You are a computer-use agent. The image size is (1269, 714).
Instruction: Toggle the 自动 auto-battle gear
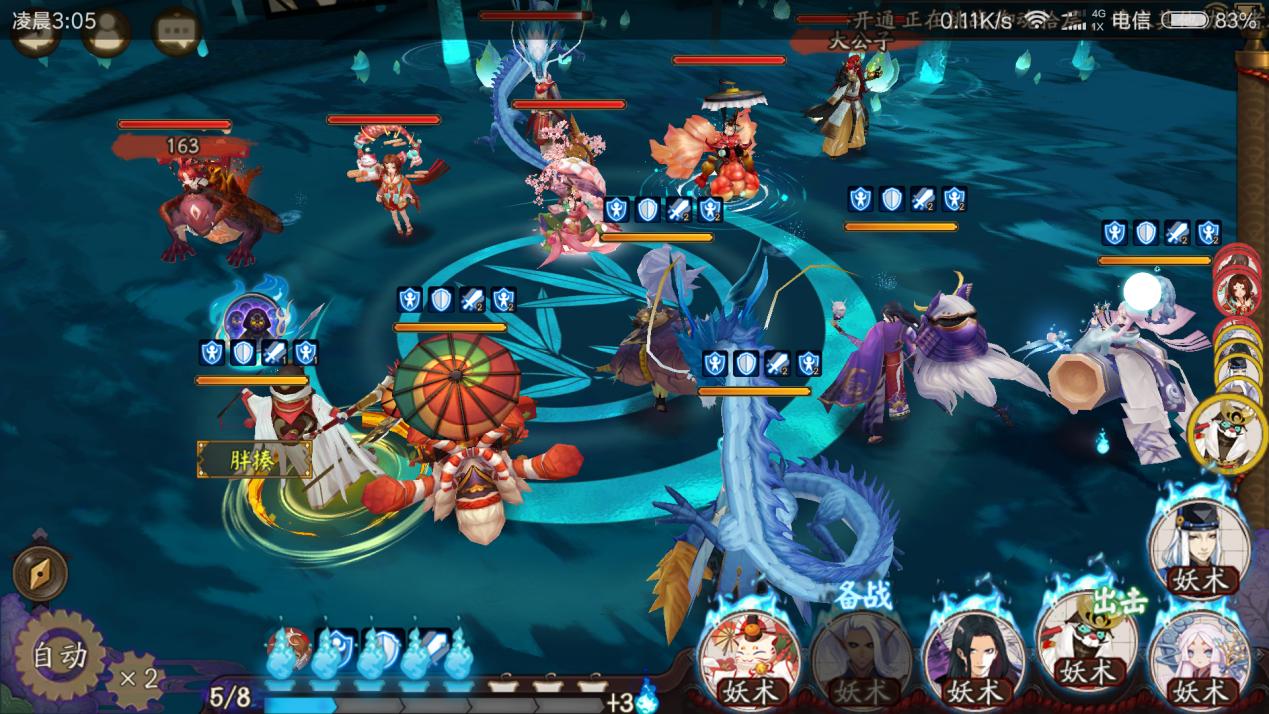58,656
